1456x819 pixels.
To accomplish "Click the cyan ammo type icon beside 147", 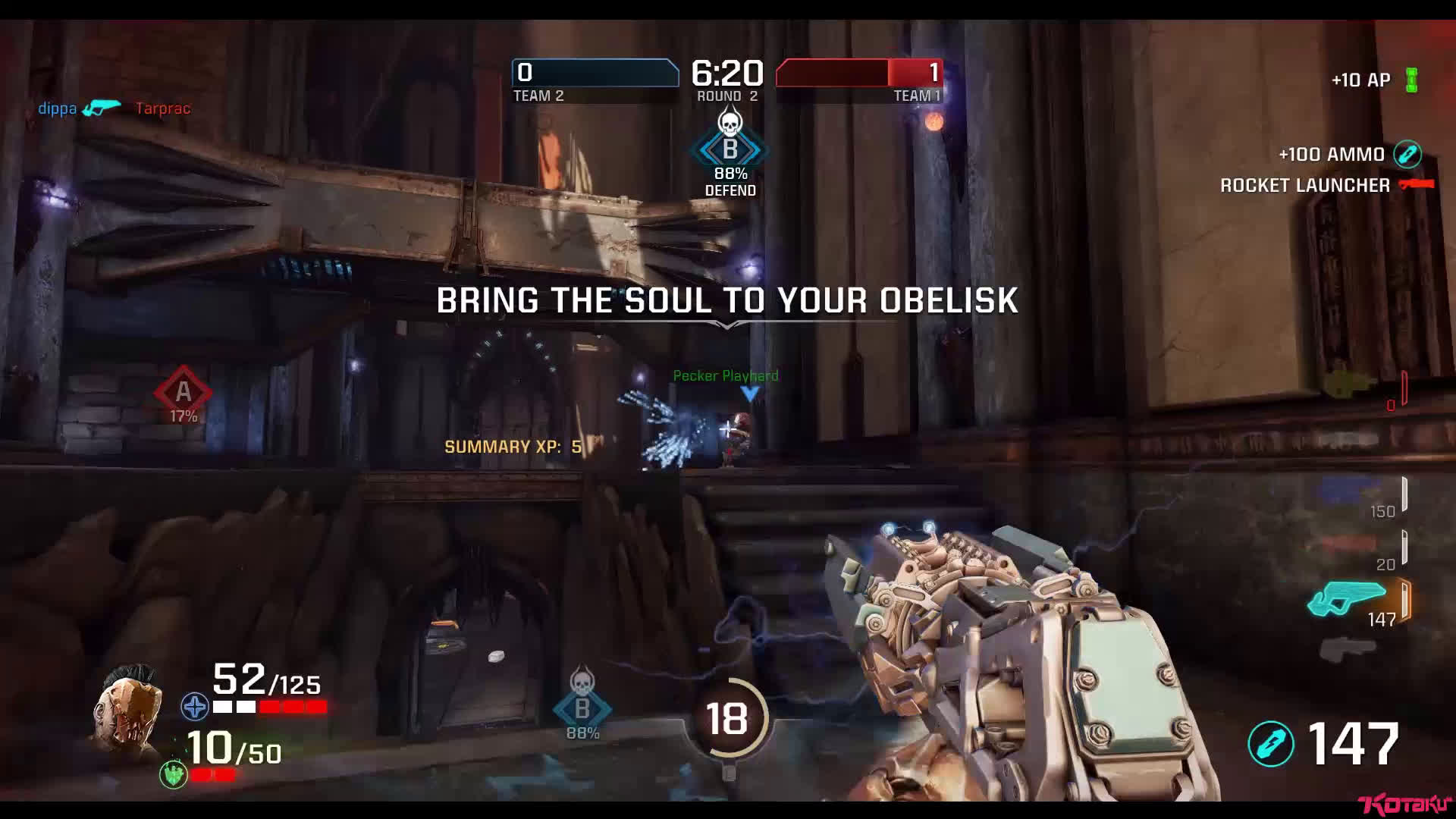I will tap(1270, 743).
